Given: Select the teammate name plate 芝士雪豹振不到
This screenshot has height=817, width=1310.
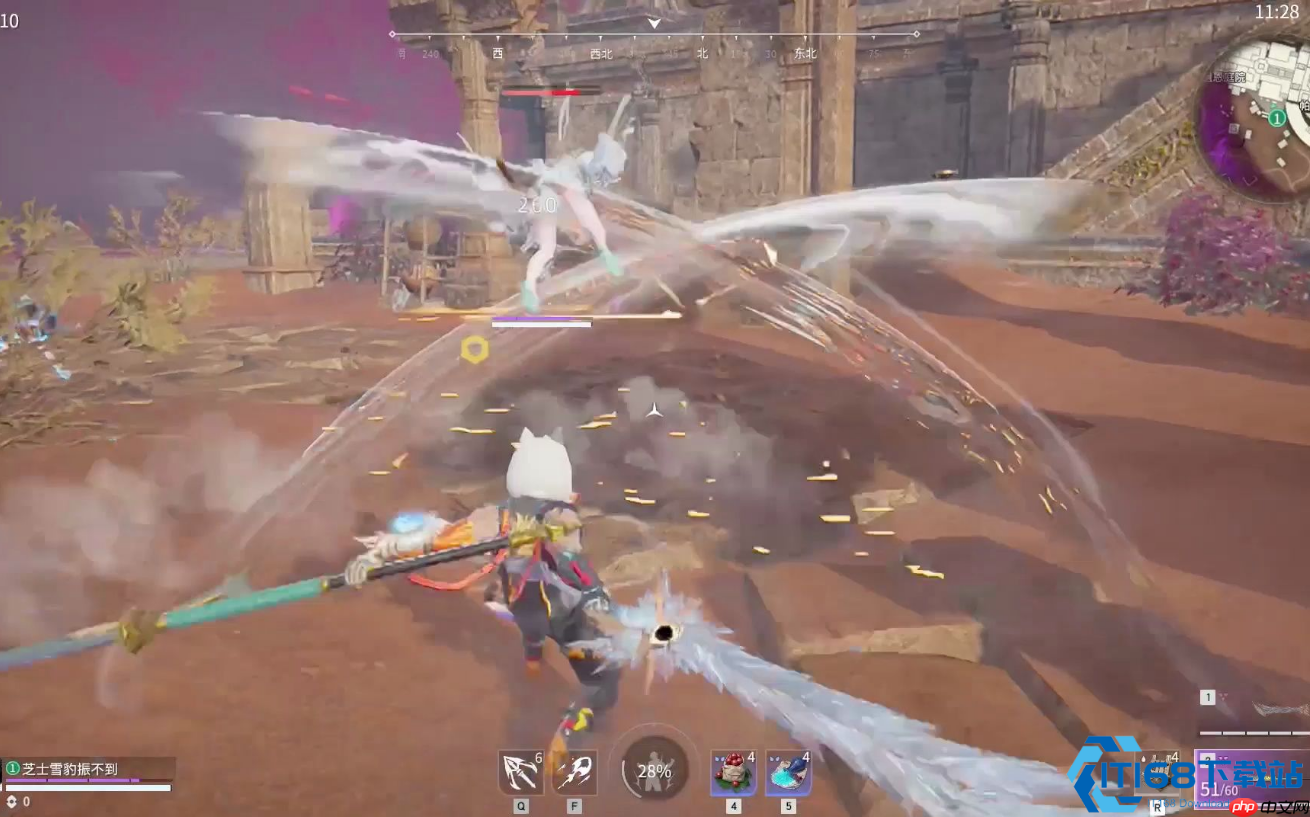Looking at the screenshot, I should [88, 769].
